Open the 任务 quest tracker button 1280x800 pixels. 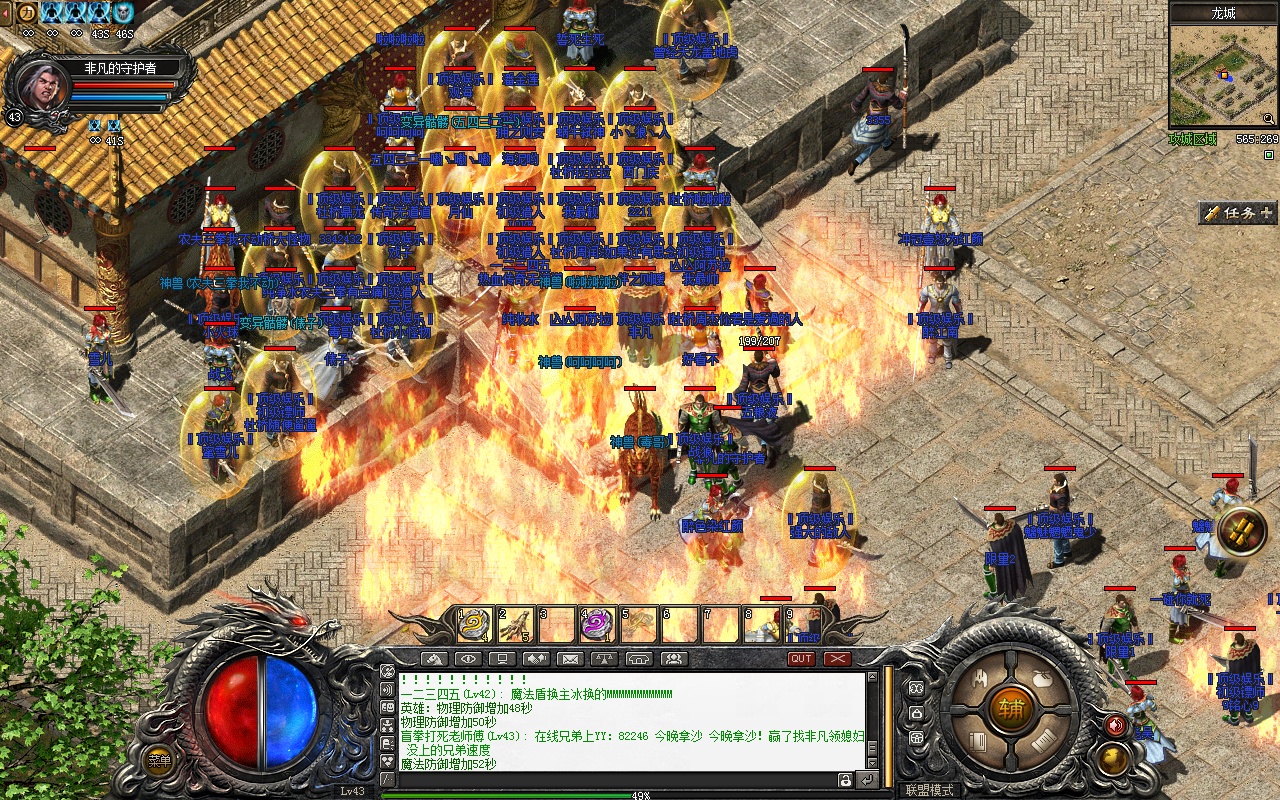pos(1238,213)
